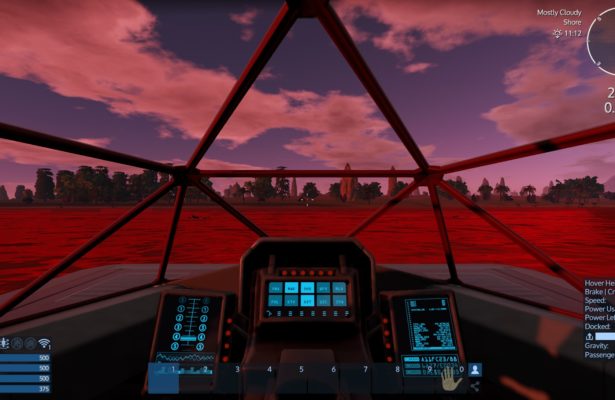The width and height of the screenshot is (615, 400).
Task: Open the player profile icon beside the hotbar
Action: [x=475, y=370]
